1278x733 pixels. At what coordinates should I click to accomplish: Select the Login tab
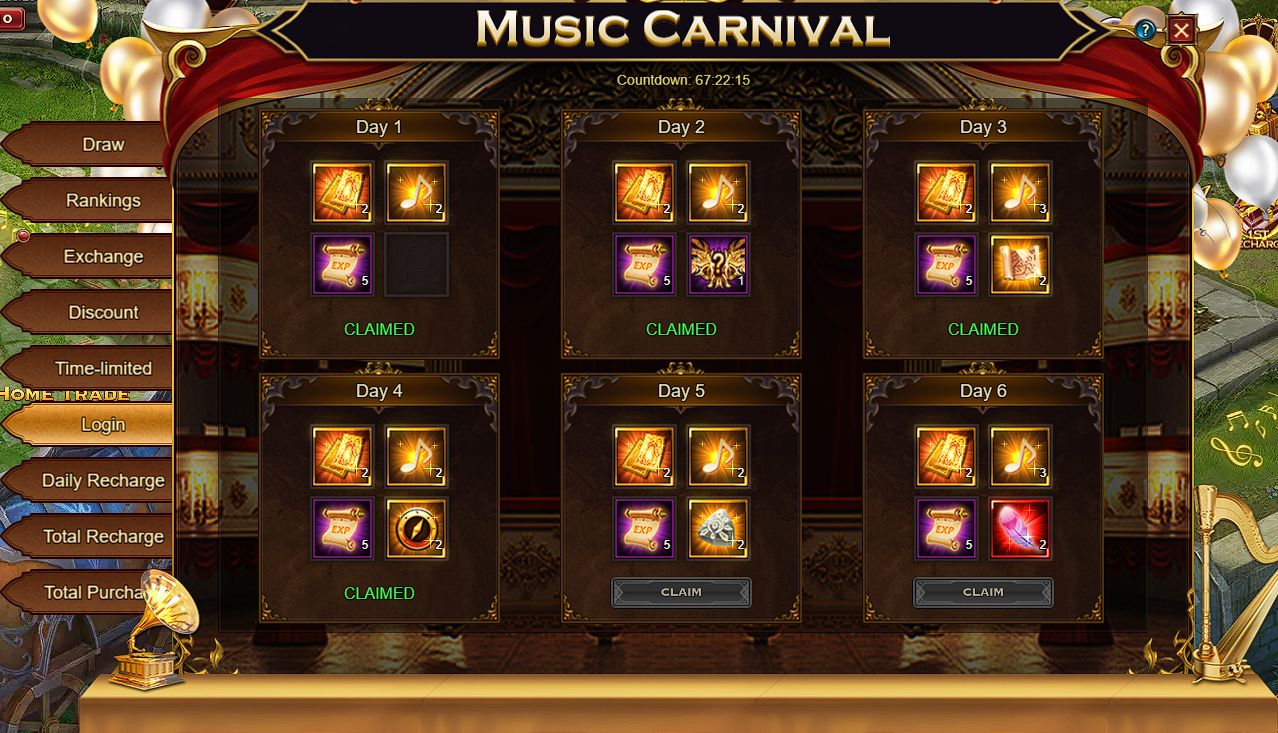[x=102, y=425]
